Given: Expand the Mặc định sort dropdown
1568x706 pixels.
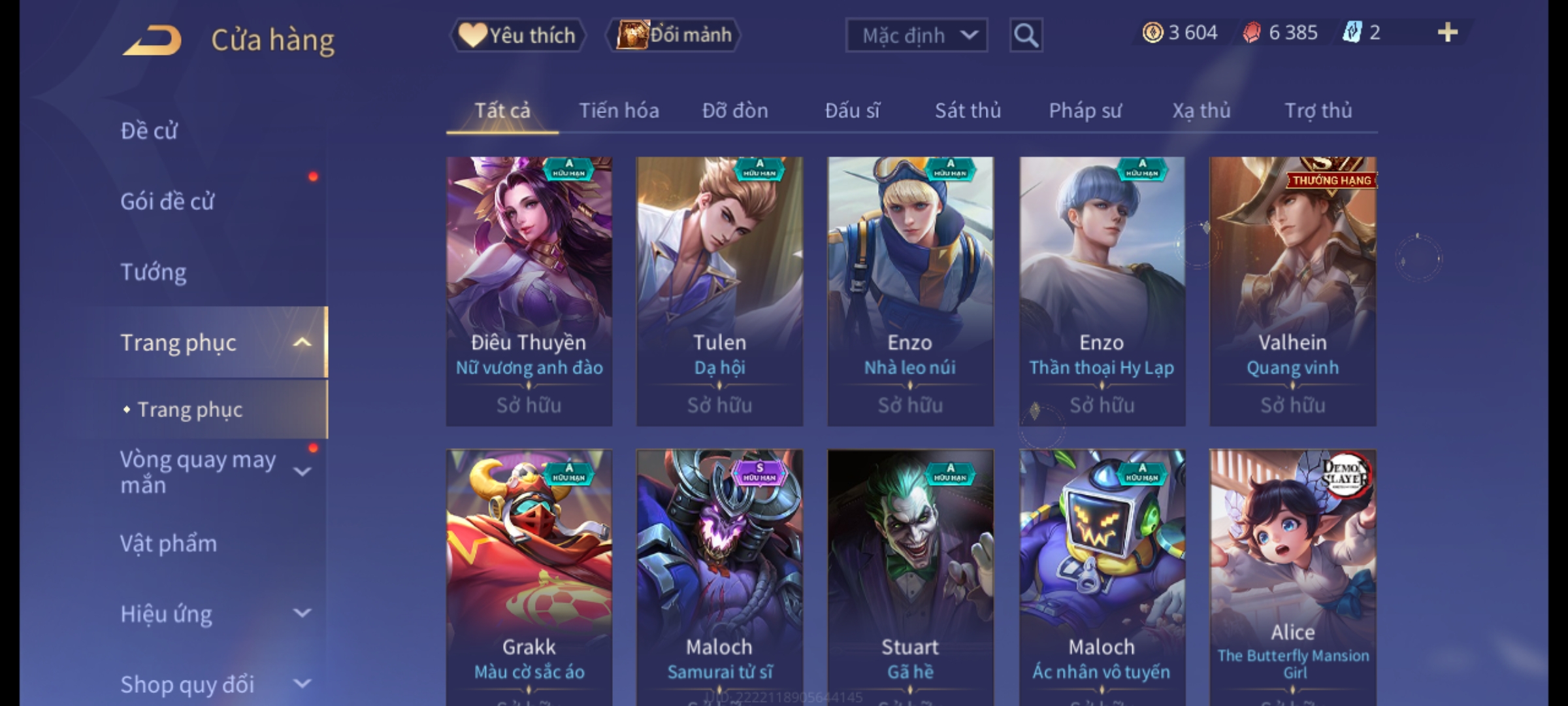Looking at the screenshot, I should 916,35.
